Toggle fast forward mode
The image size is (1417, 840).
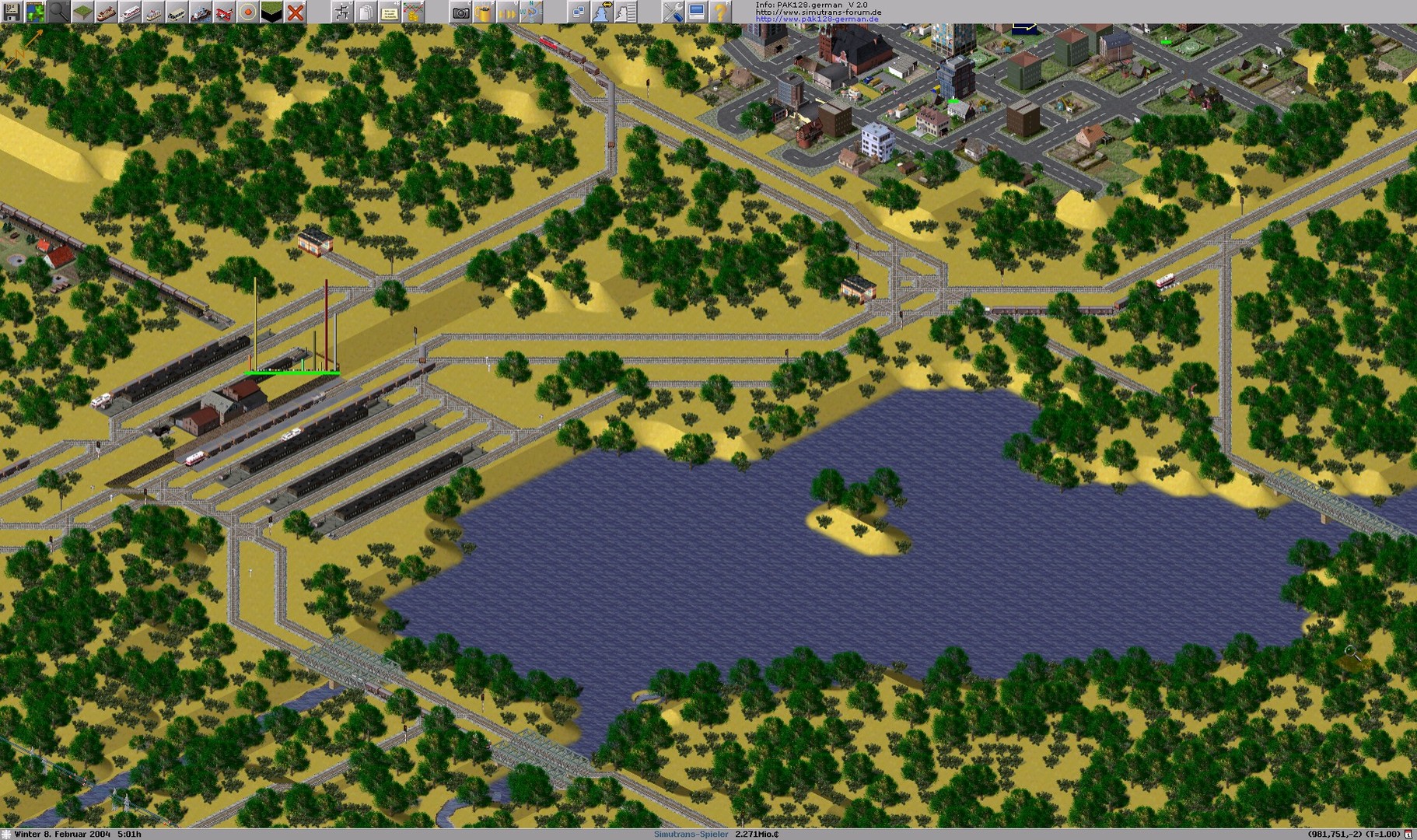(507, 13)
